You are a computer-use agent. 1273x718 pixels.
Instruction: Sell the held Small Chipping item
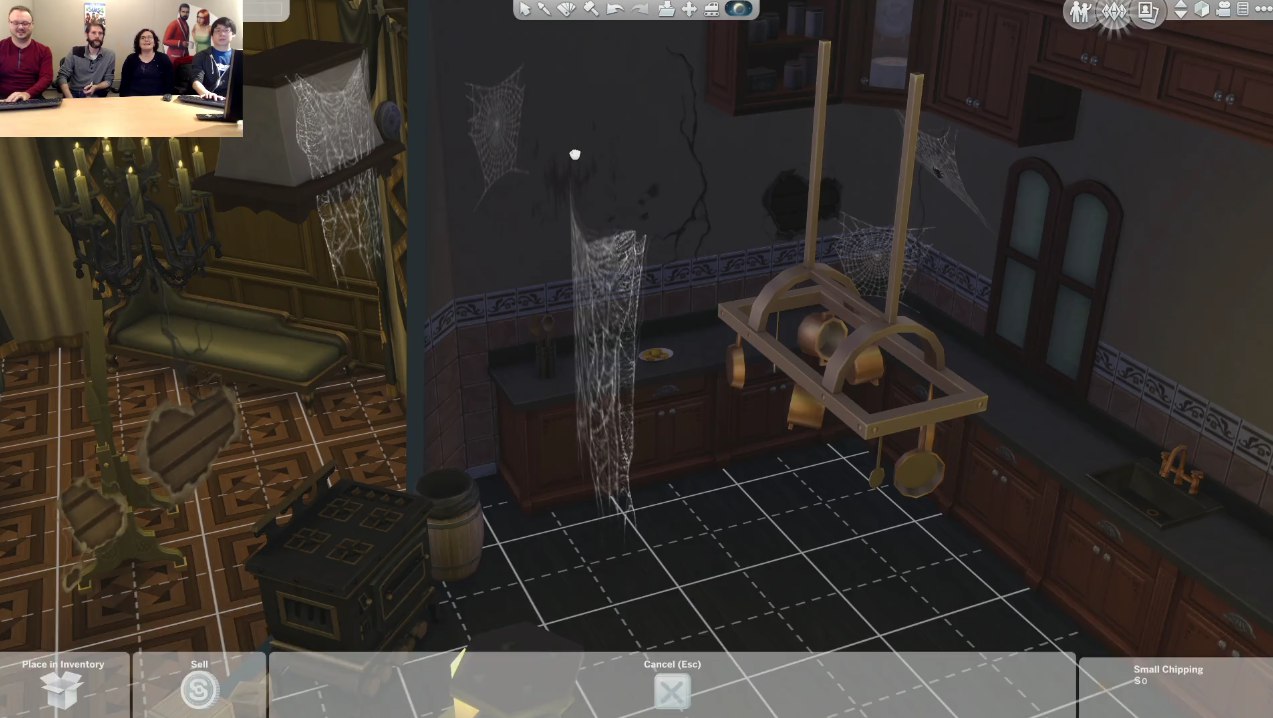(x=199, y=690)
